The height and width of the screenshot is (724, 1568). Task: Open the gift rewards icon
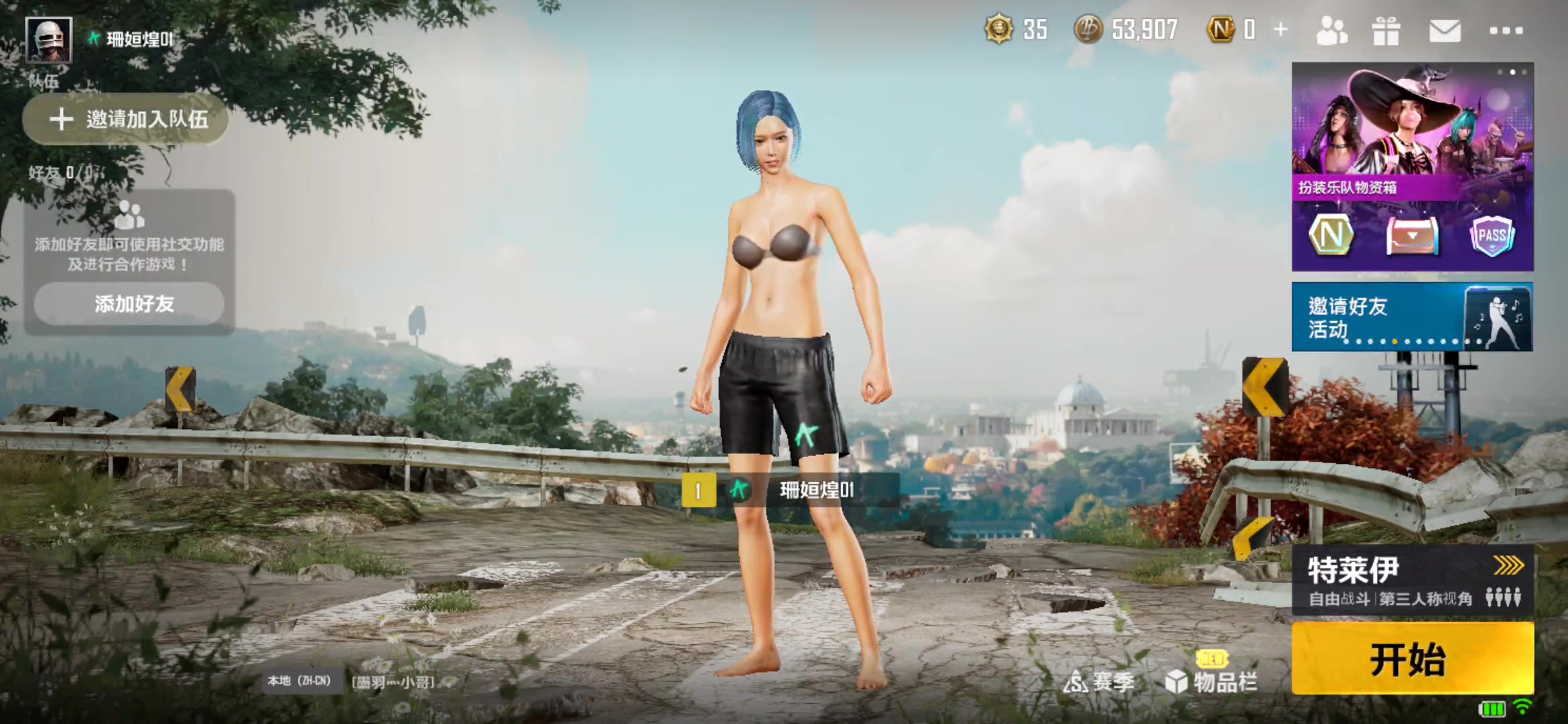(1386, 31)
